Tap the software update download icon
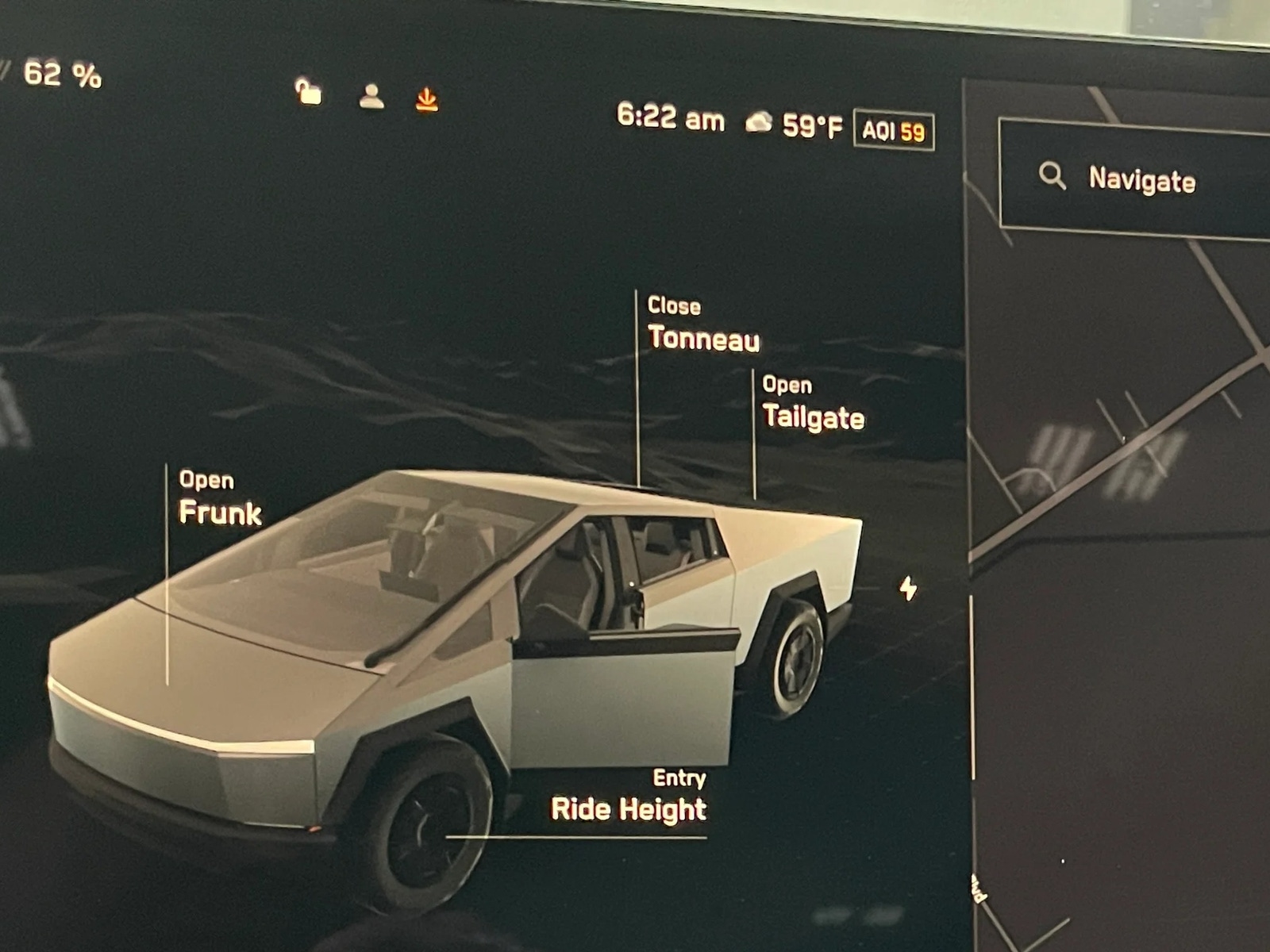The height and width of the screenshot is (952, 1270). 426,99
